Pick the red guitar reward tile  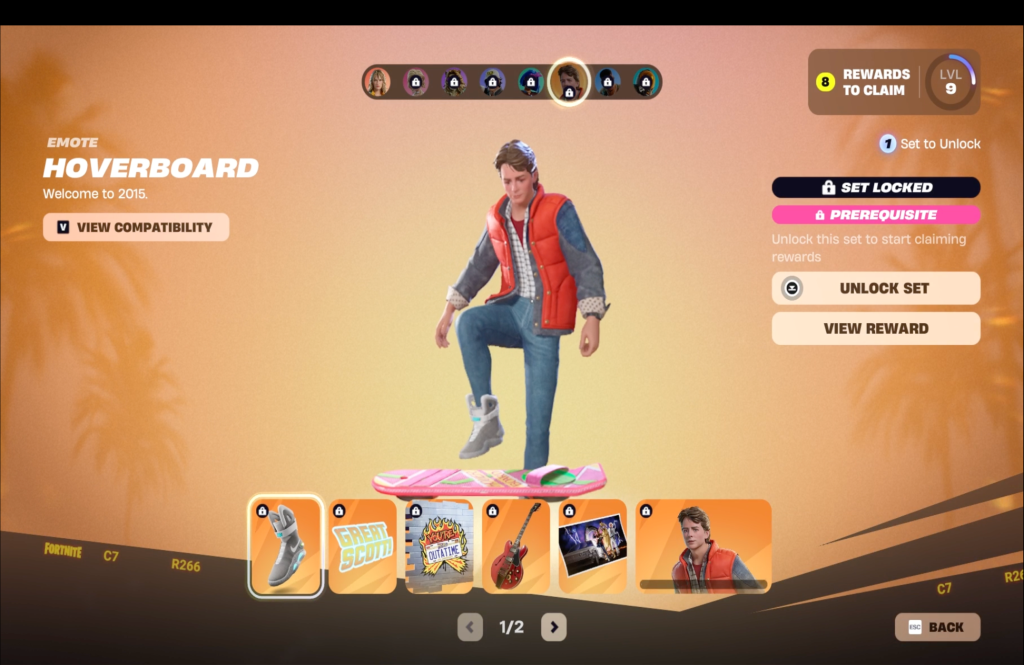pyautogui.click(x=516, y=546)
